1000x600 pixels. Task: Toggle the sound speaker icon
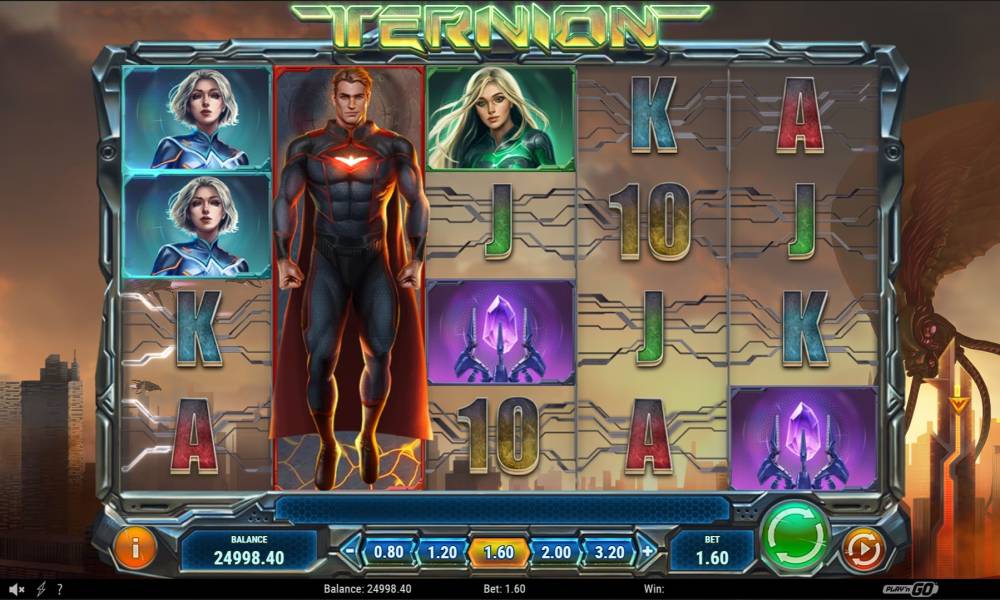coord(17,589)
